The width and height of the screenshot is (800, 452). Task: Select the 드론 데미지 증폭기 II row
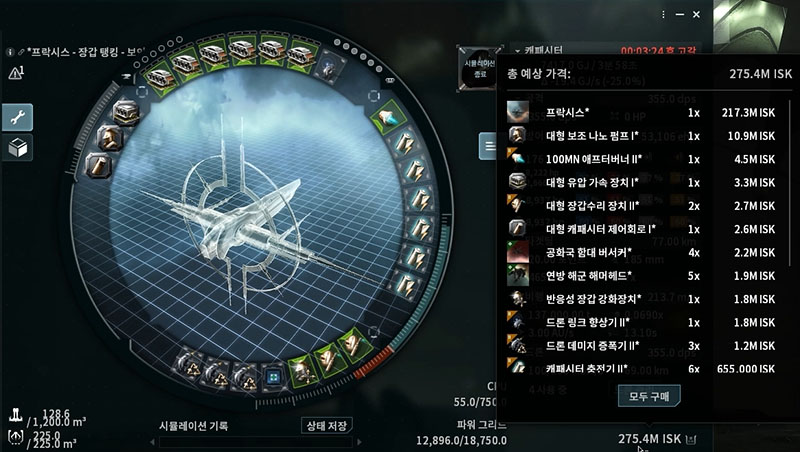[x=640, y=345]
